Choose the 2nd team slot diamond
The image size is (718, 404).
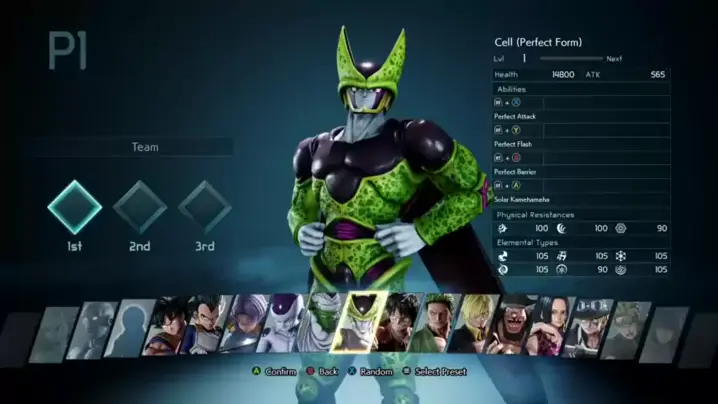(x=139, y=207)
